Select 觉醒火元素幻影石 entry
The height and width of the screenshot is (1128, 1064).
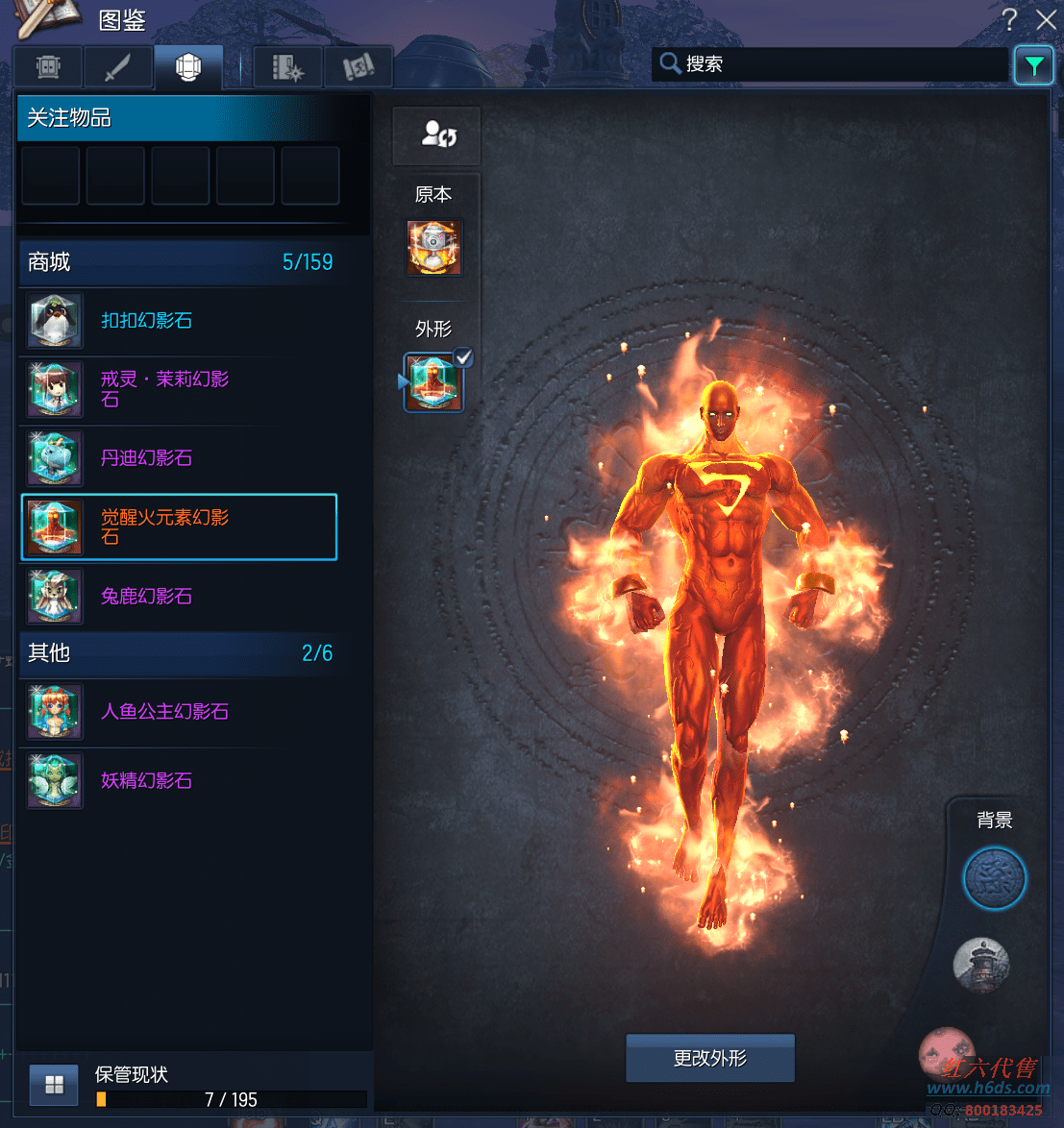(x=179, y=527)
